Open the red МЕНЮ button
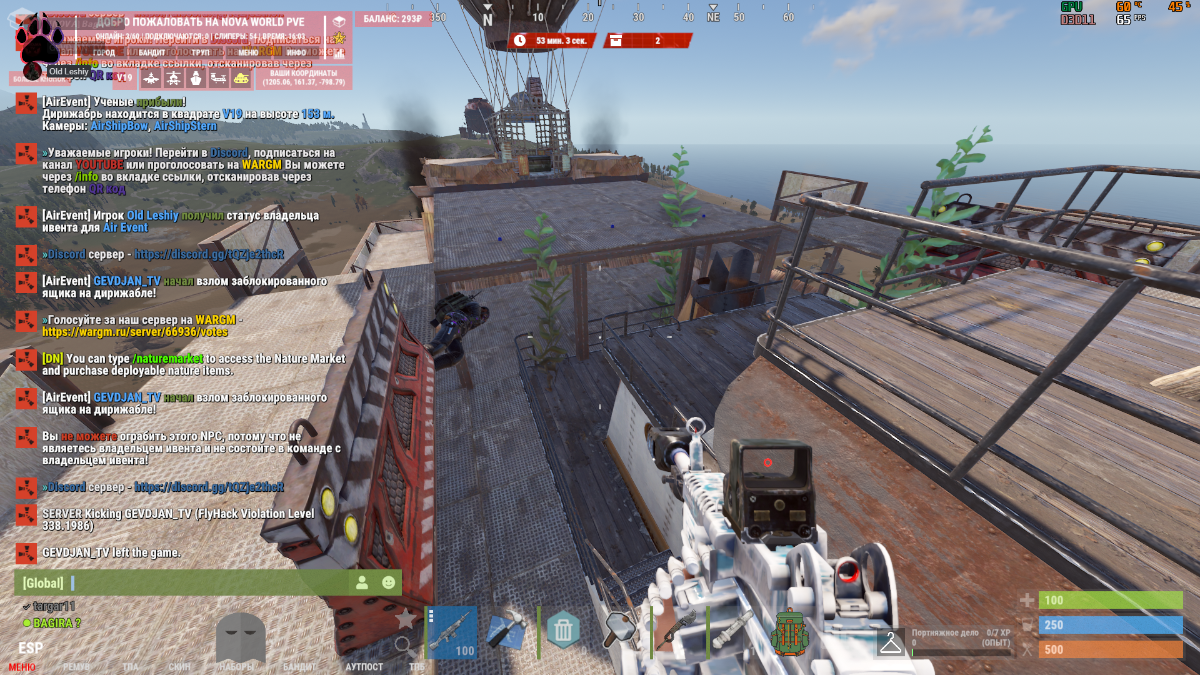 coord(22,667)
